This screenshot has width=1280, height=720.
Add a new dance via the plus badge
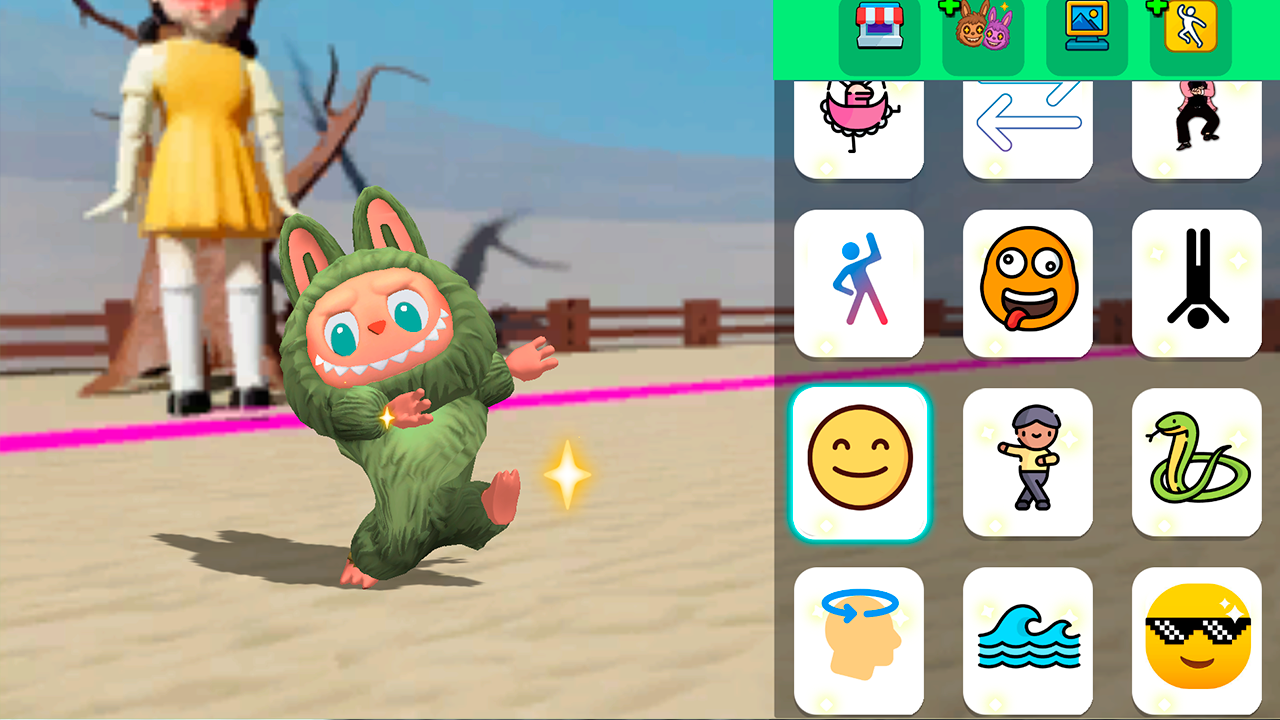[x=1155, y=9]
